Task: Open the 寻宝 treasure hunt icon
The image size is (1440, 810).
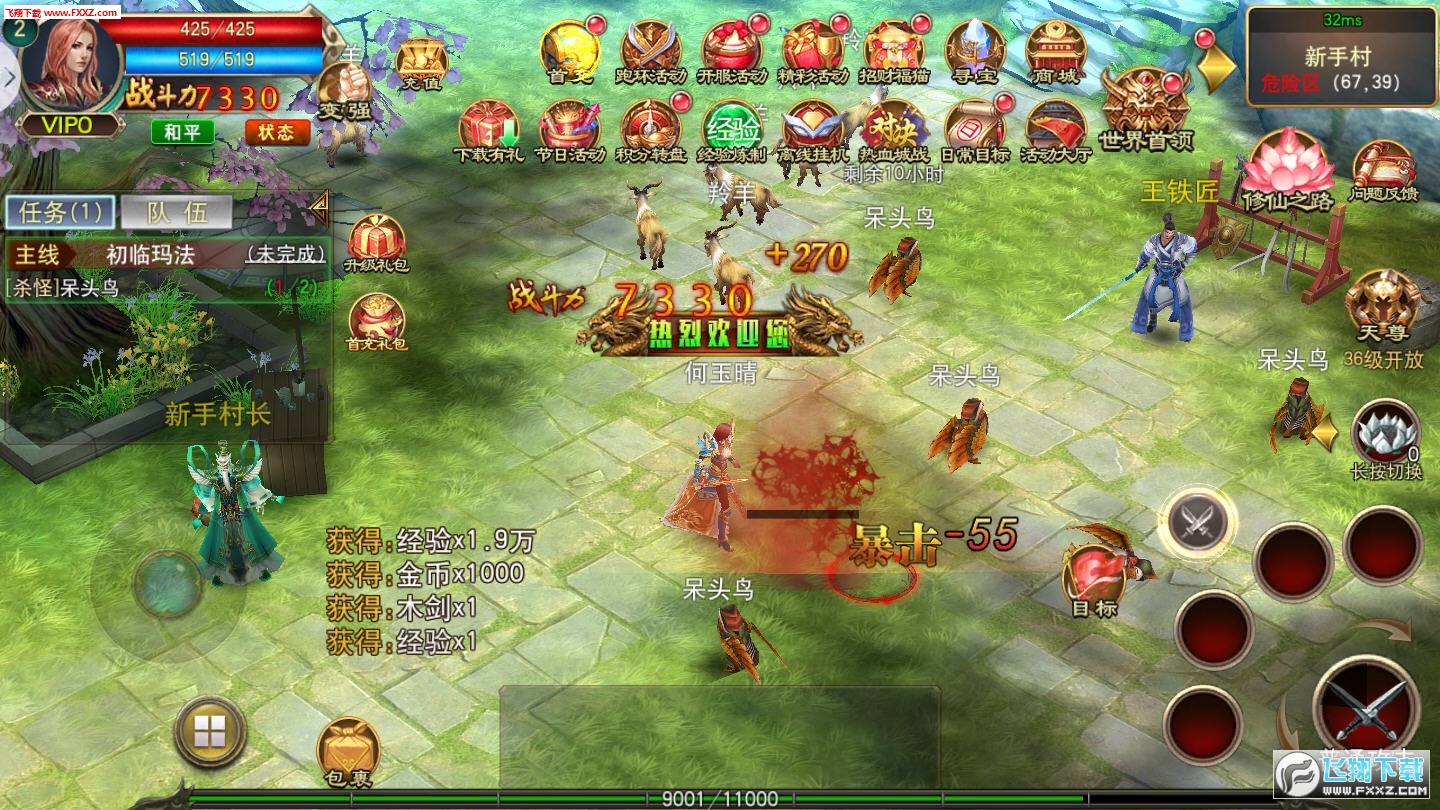Action: tap(974, 50)
